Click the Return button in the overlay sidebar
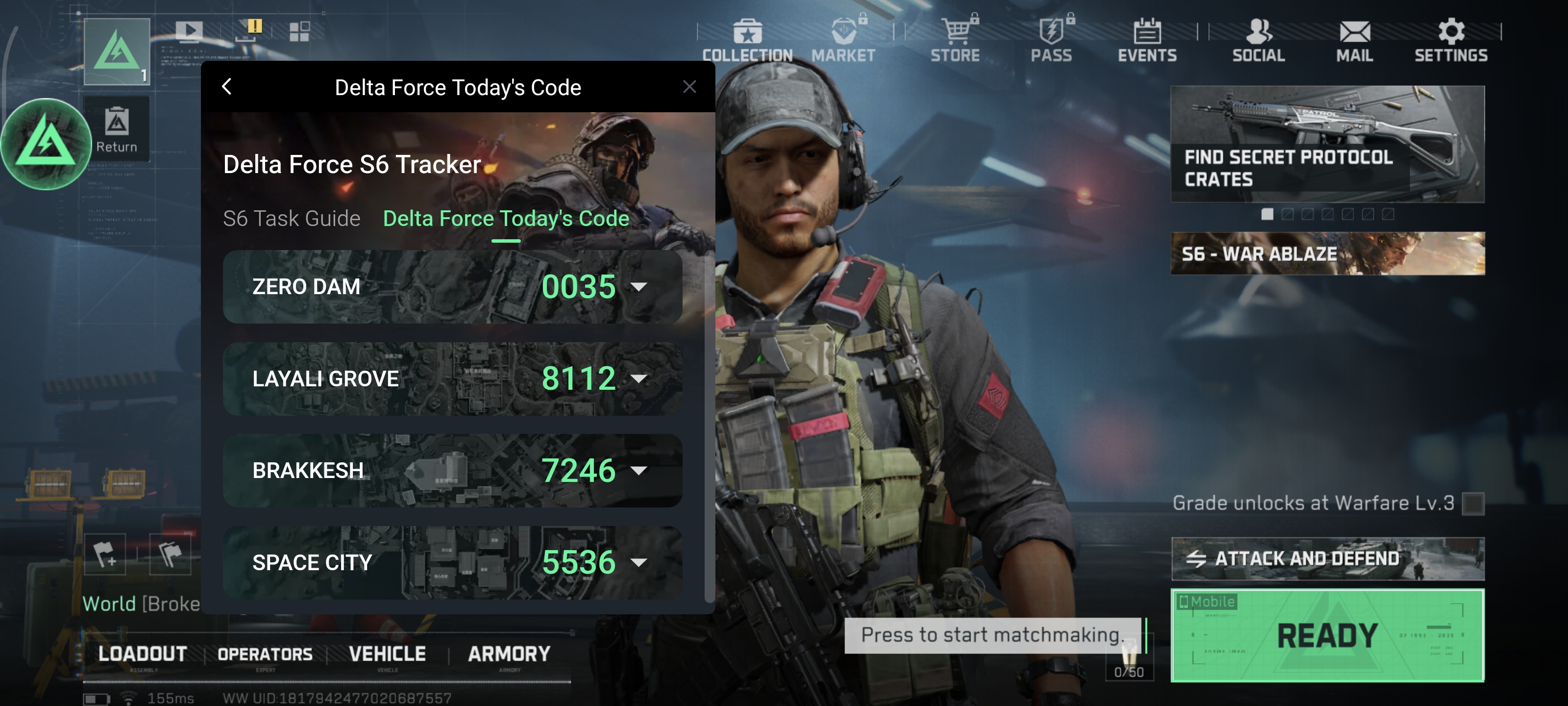The image size is (1568, 706). [x=116, y=129]
